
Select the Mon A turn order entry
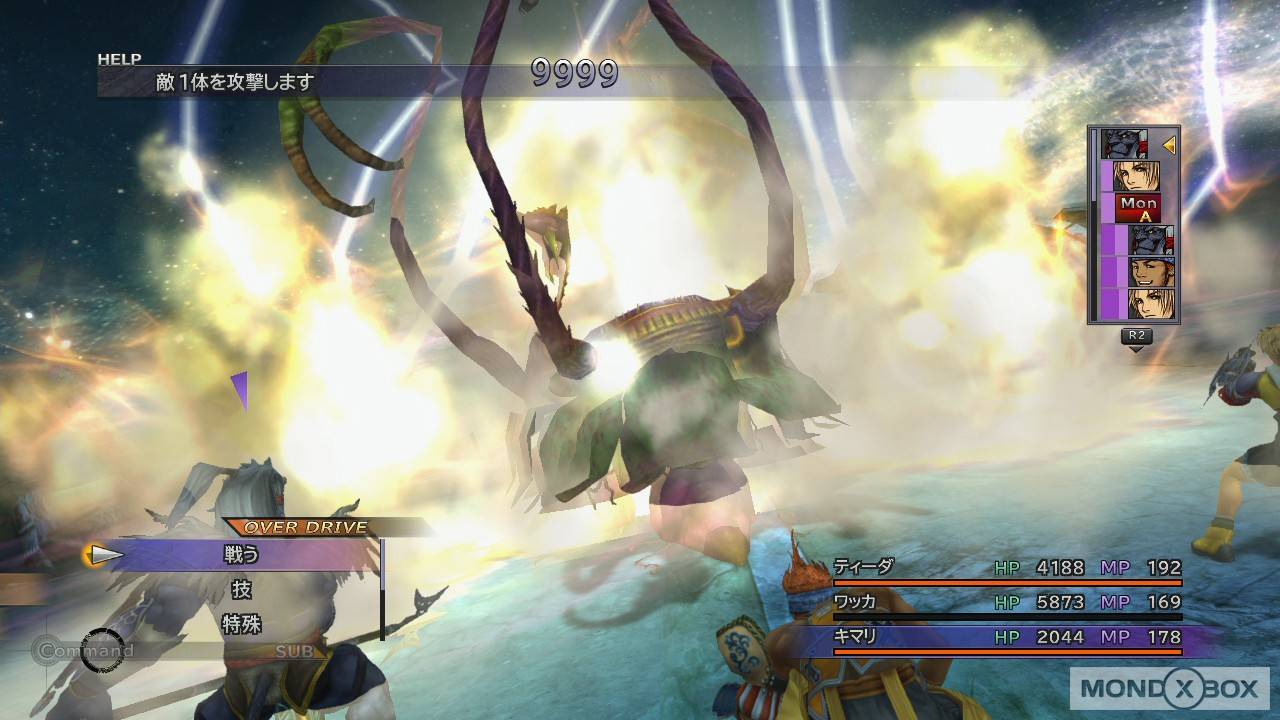coord(1138,208)
